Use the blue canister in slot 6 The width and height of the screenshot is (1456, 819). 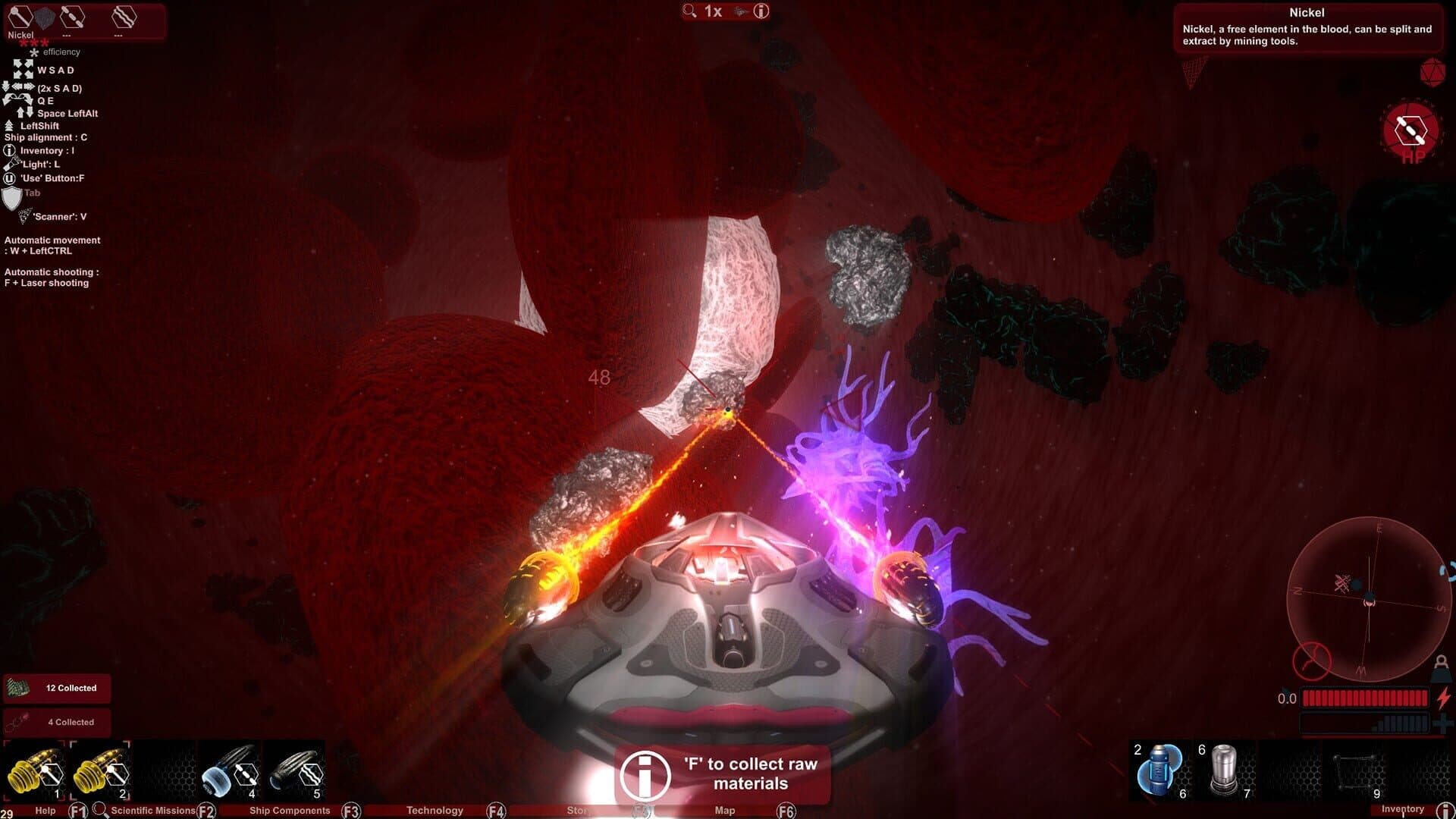1160,770
